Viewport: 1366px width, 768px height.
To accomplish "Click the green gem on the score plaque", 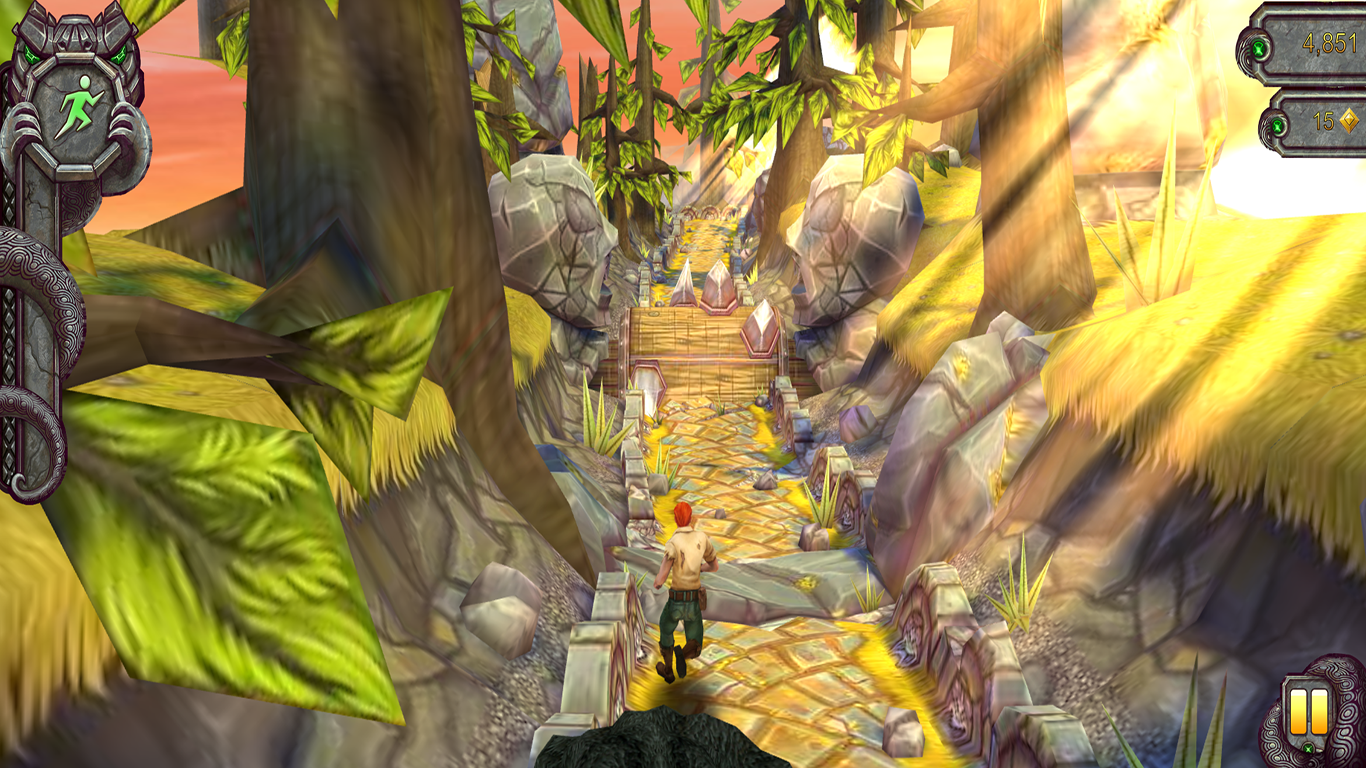I will pyautogui.click(x=1260, y=48).
